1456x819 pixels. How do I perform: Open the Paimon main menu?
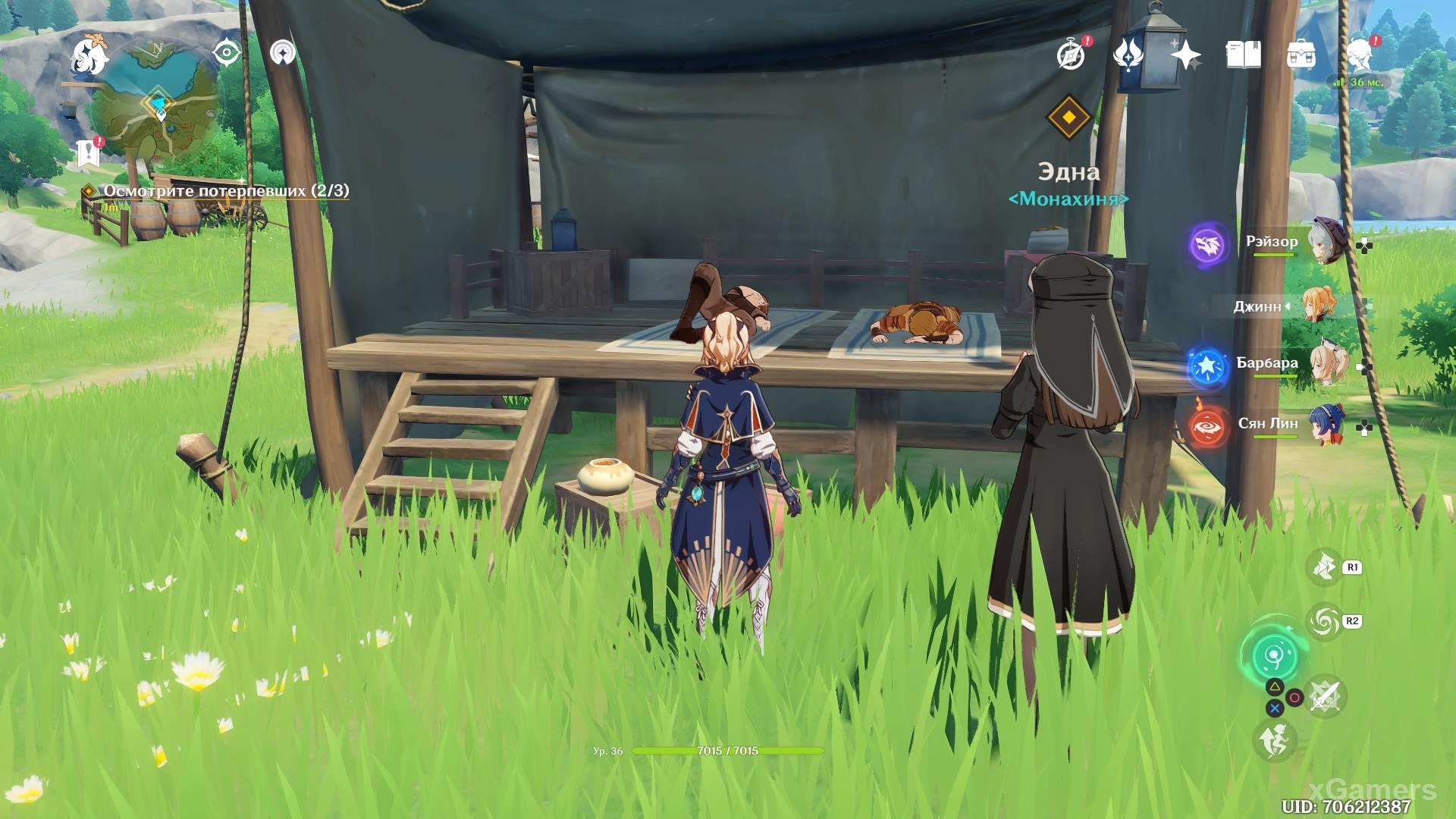pos(89,57)
